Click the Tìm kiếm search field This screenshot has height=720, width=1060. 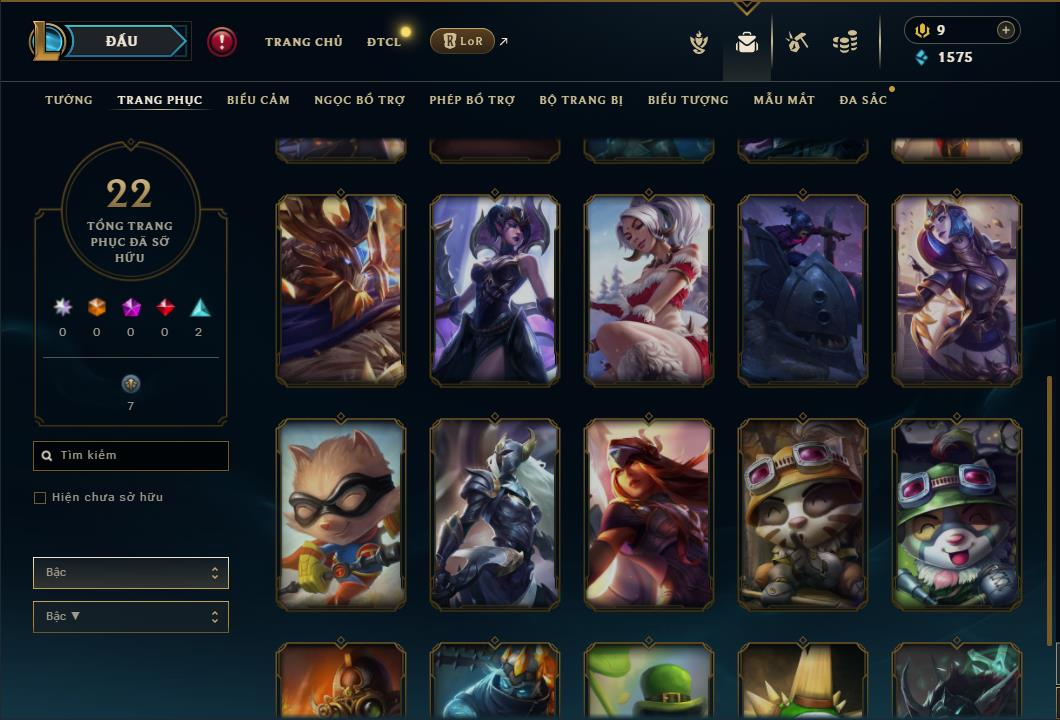(x=131, y=456)
